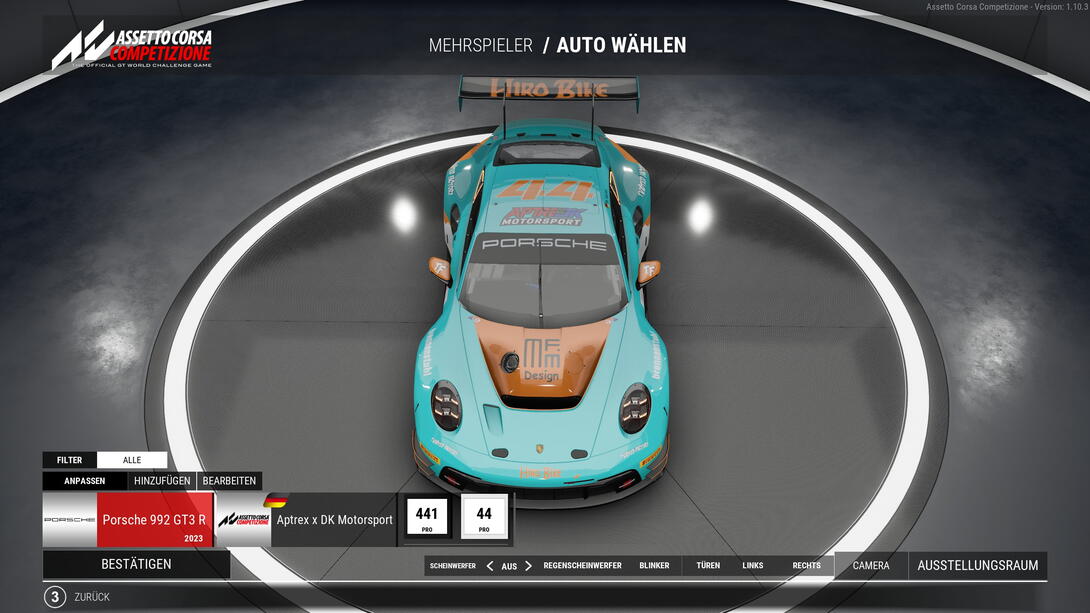Set the filter to Alle

tap(132, 460)
